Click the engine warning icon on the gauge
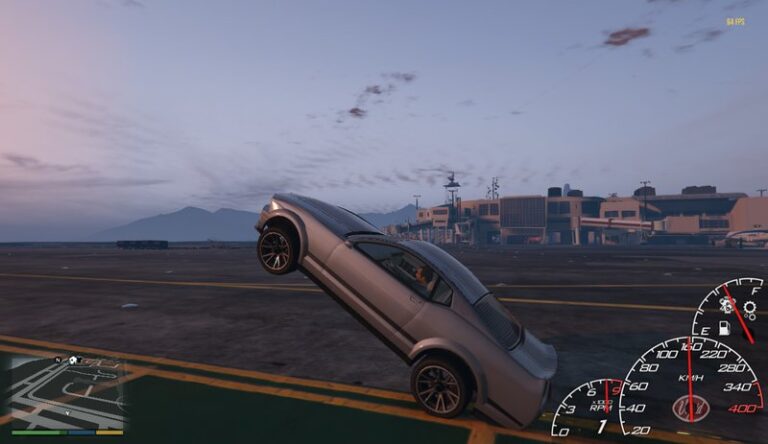Image resolution: width=768 pixels, height=444 pixels. coord(728,306)
